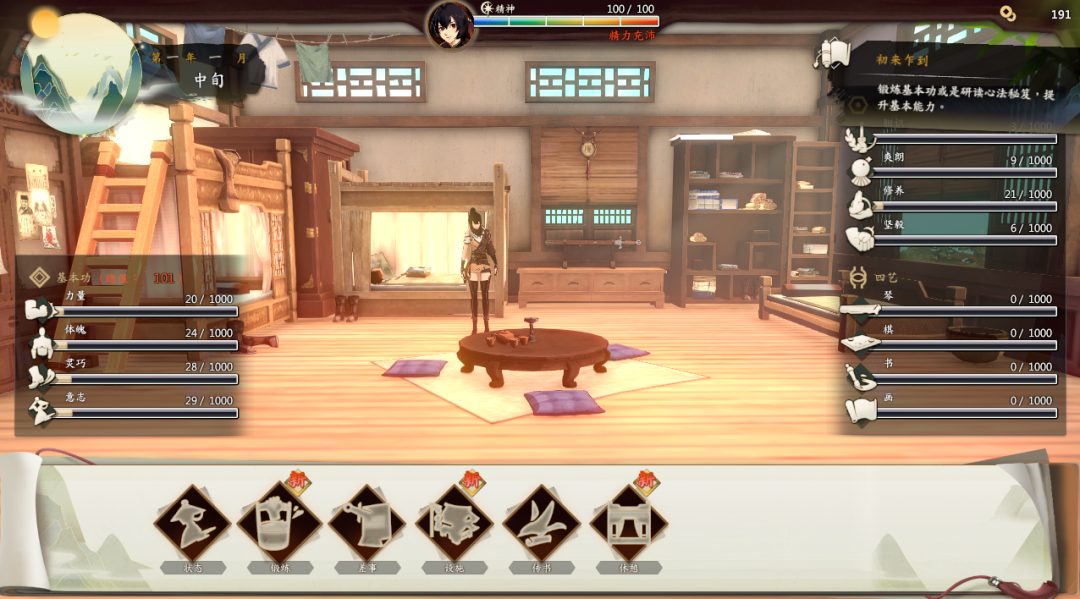Select the 休憩 rest action

[x=628, y=524]
